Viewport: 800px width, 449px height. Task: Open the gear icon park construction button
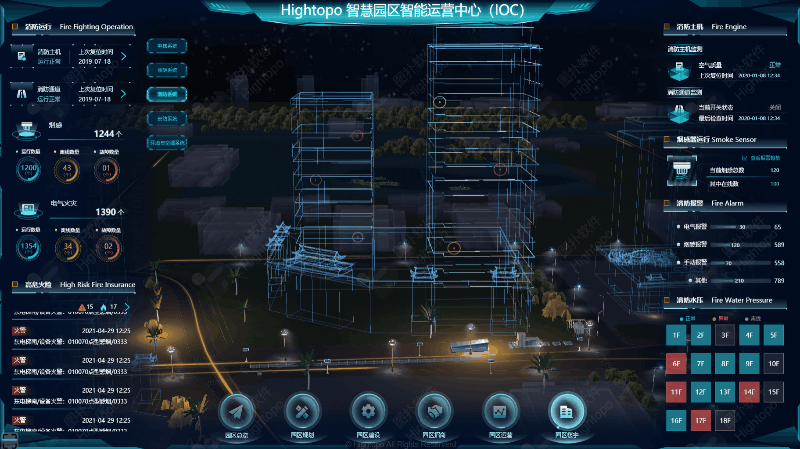coord(368,411)
